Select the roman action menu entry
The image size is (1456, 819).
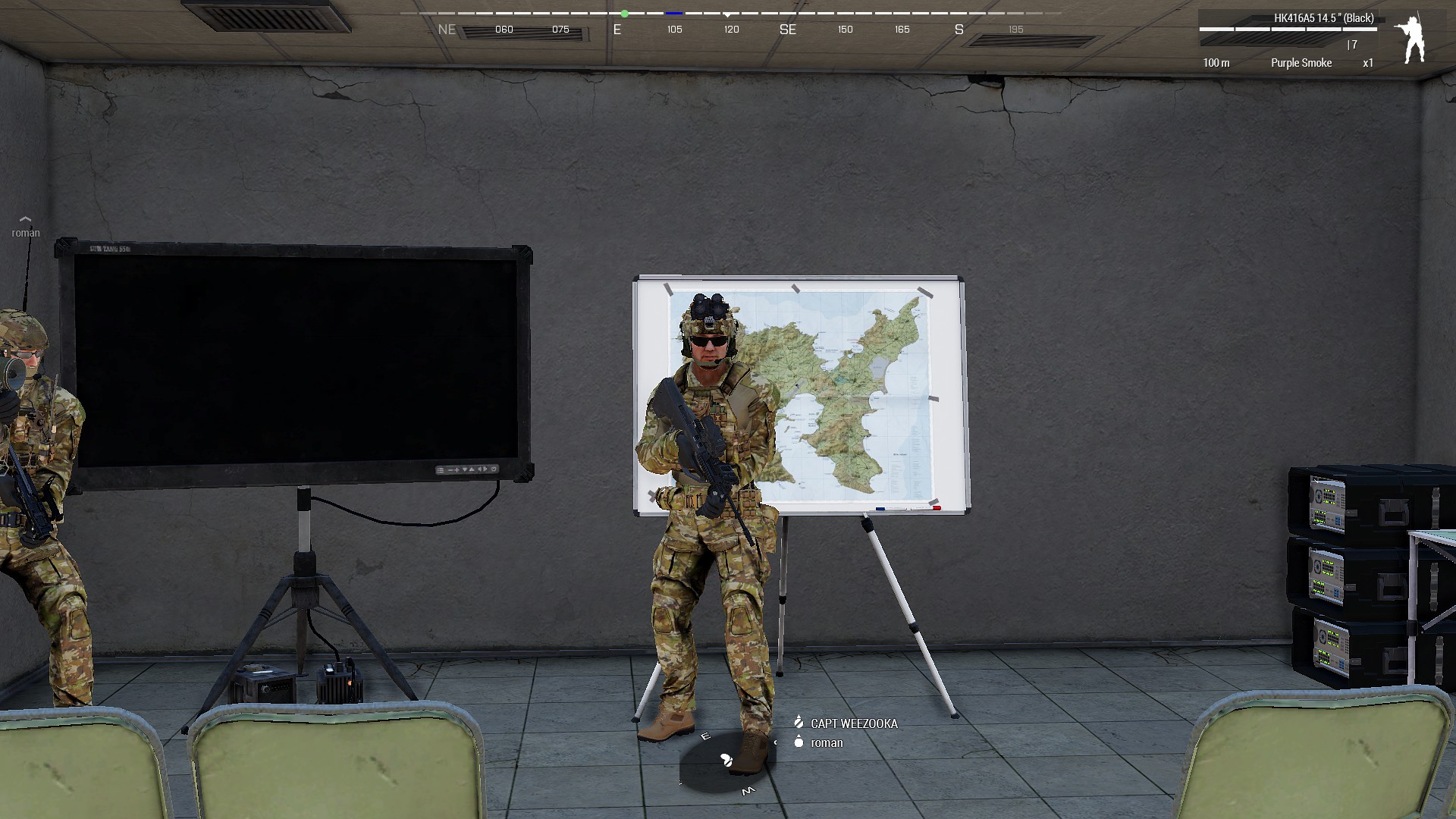tap(827, 742)
